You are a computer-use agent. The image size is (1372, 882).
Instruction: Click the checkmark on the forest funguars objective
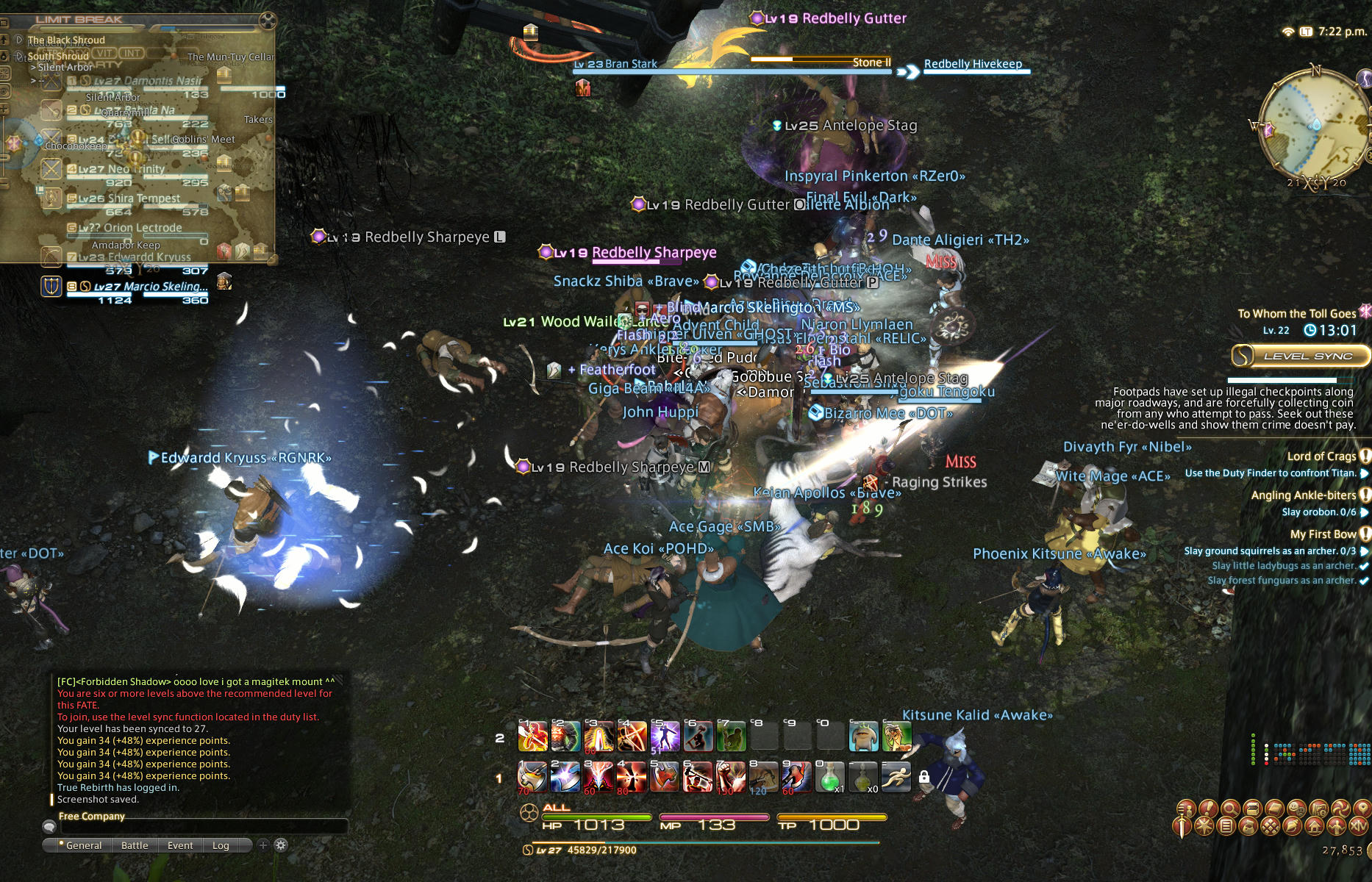pyautogui.click(x=1365, y=580)
